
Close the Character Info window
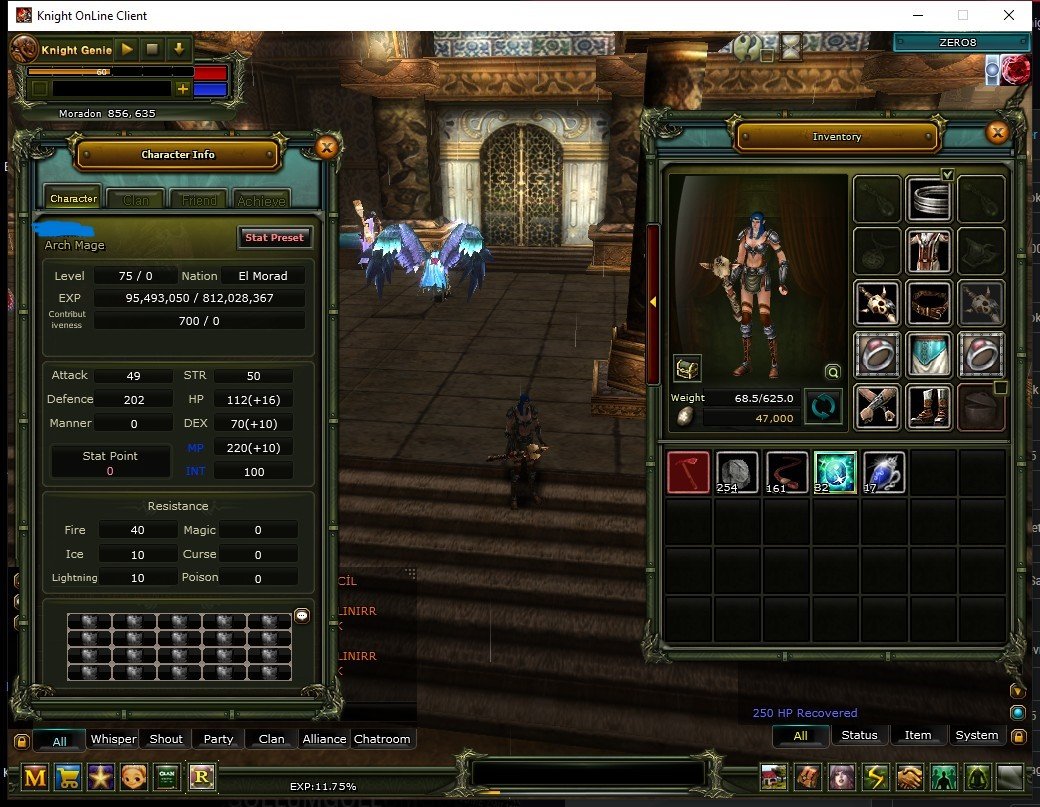pos(326,148)
